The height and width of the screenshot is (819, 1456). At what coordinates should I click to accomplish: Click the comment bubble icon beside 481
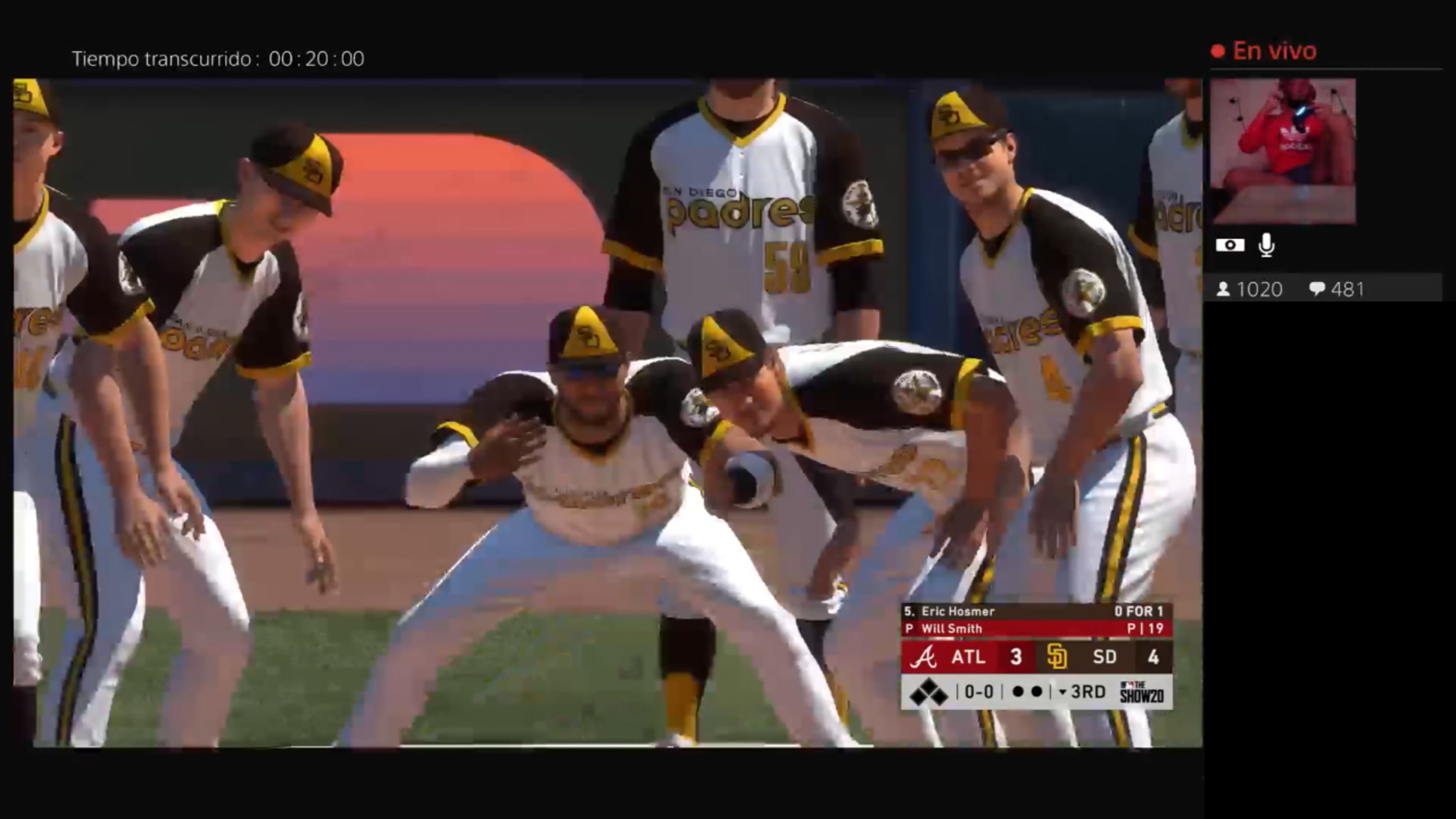pyautogui.click(x=1318, y=290)
